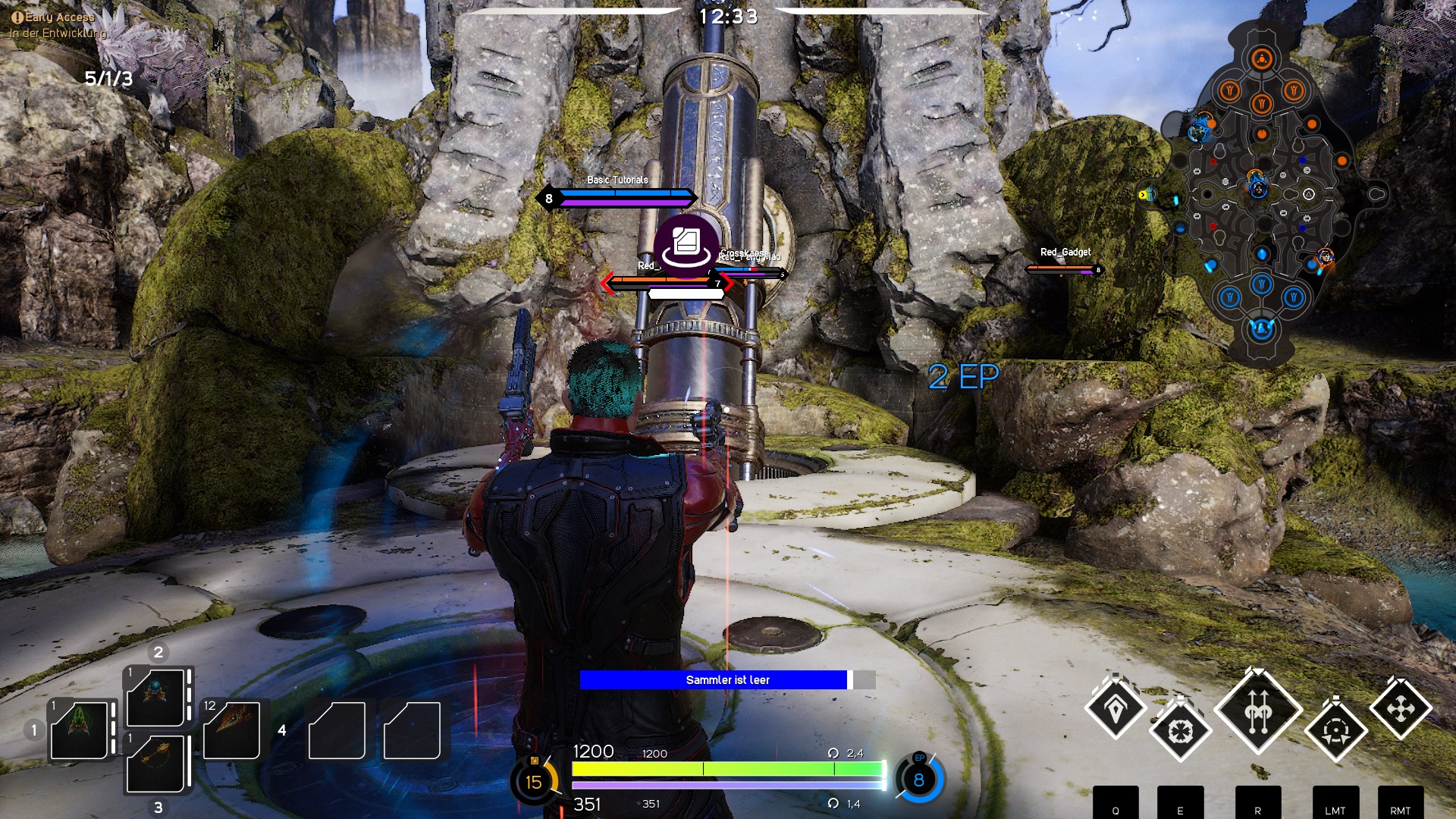Click the orange enemy core on minimap
The height and width of the screenshot is (819, 1456).
point(1261,58)
